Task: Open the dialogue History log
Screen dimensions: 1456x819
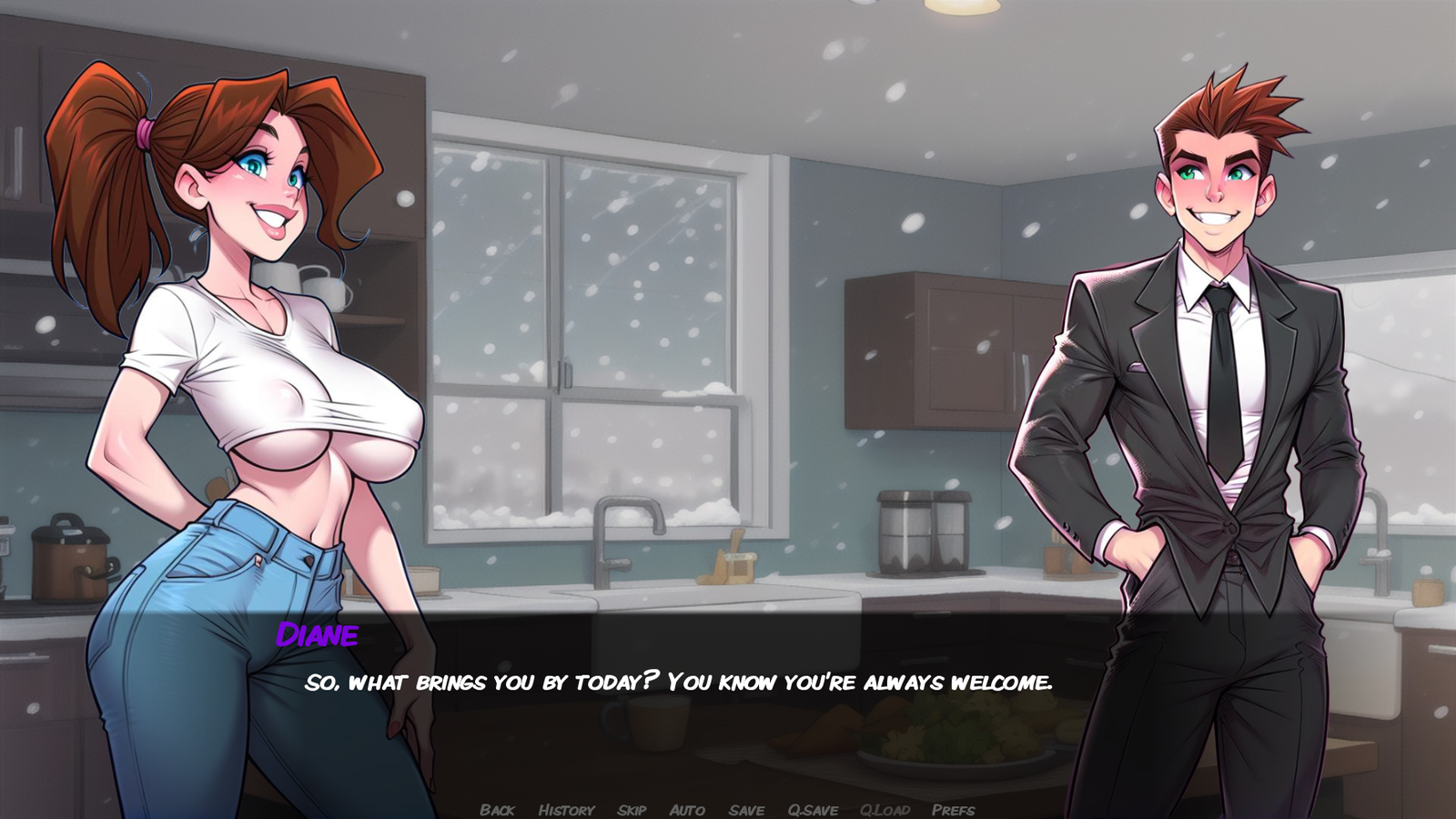Action: pyautogui.click(x=566, y=809)
